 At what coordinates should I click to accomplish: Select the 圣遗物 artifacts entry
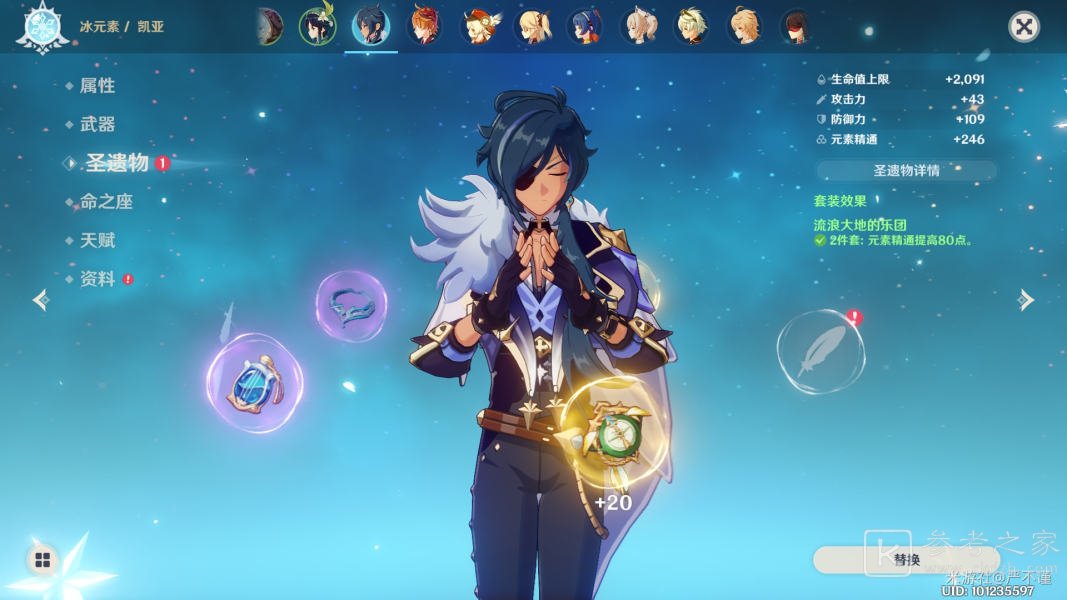coord(116,163)
